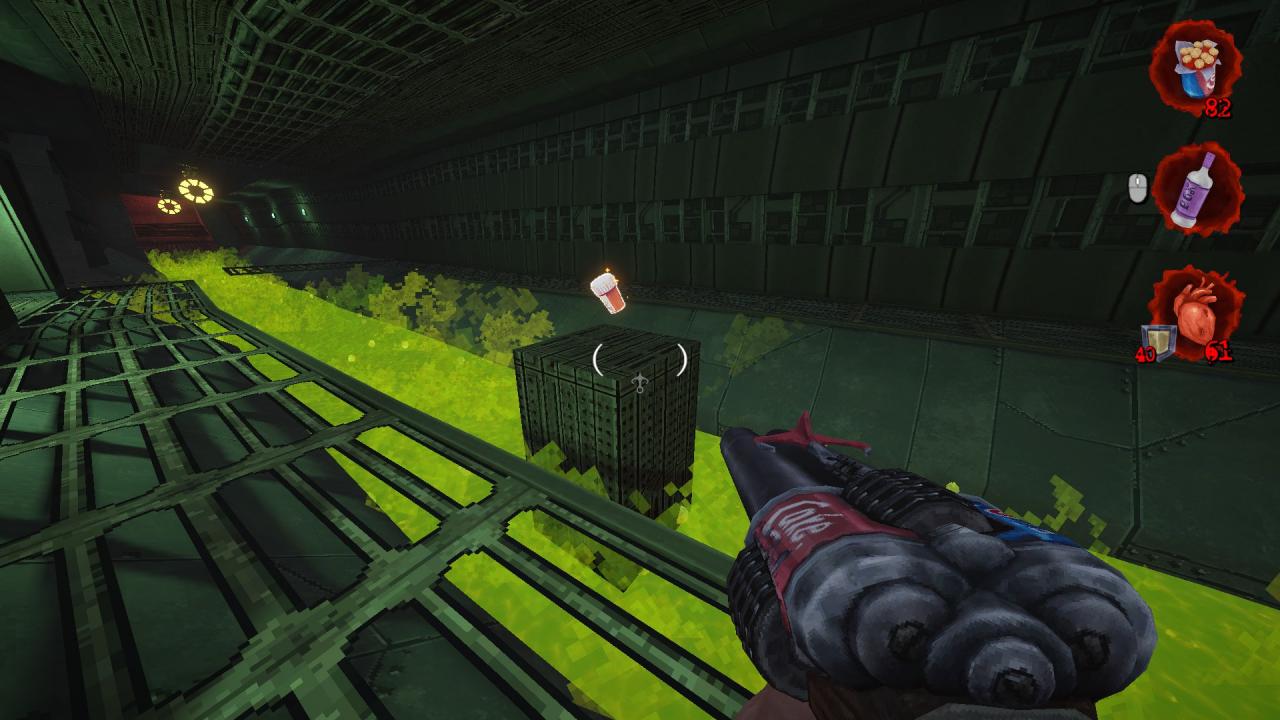This screenshot has width=1280, height=720.
Task: Click the anatomical heart health icon
Action: tap(1198, 313)
